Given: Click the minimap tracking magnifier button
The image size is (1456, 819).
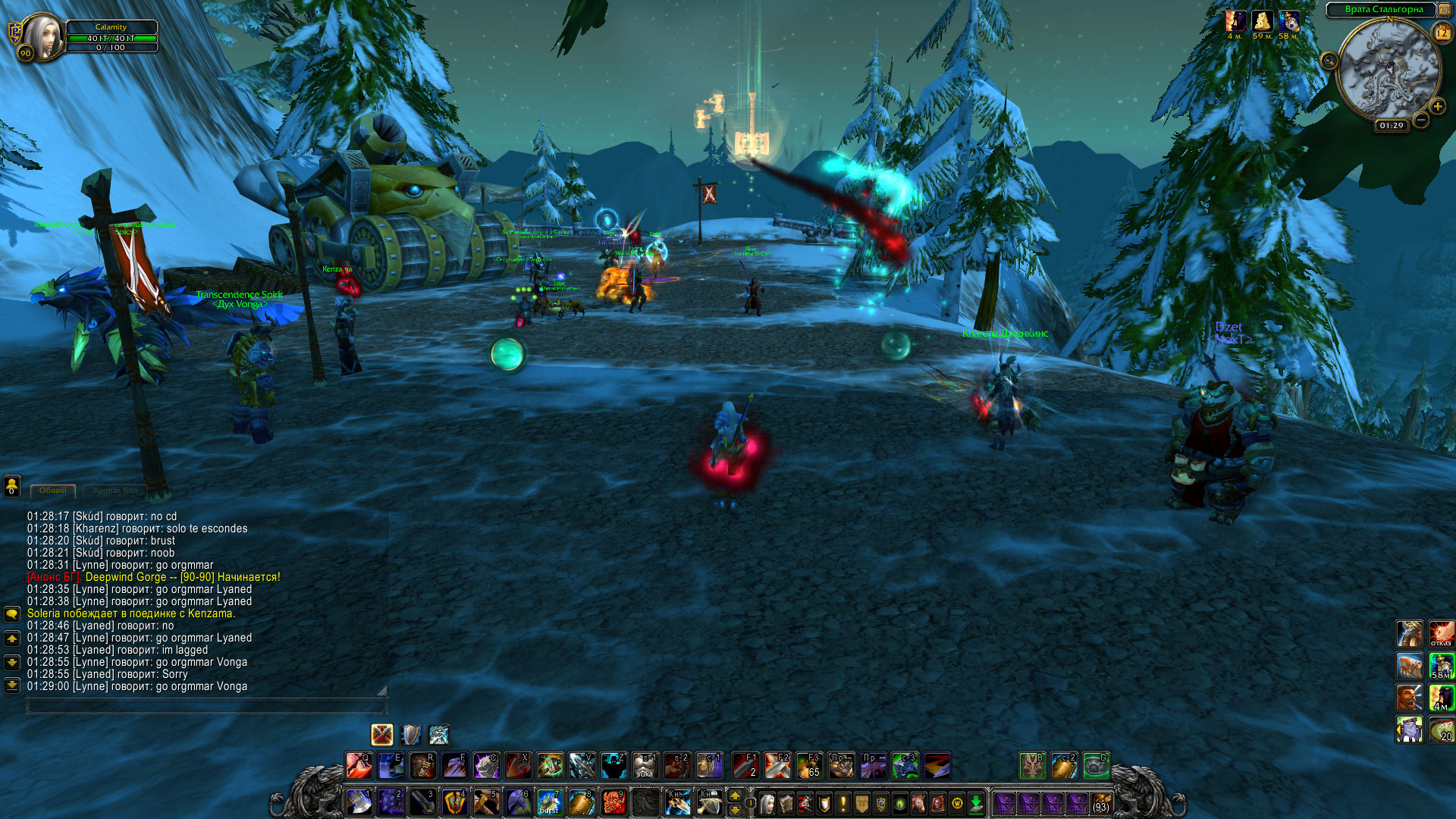Looking at the screenshot, I should [x=1329, y=61].
